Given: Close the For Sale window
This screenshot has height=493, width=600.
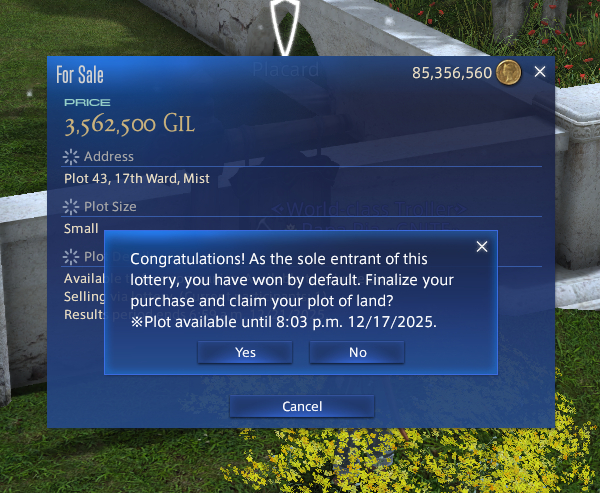Looking at the screenshot, I should point(540,72).
